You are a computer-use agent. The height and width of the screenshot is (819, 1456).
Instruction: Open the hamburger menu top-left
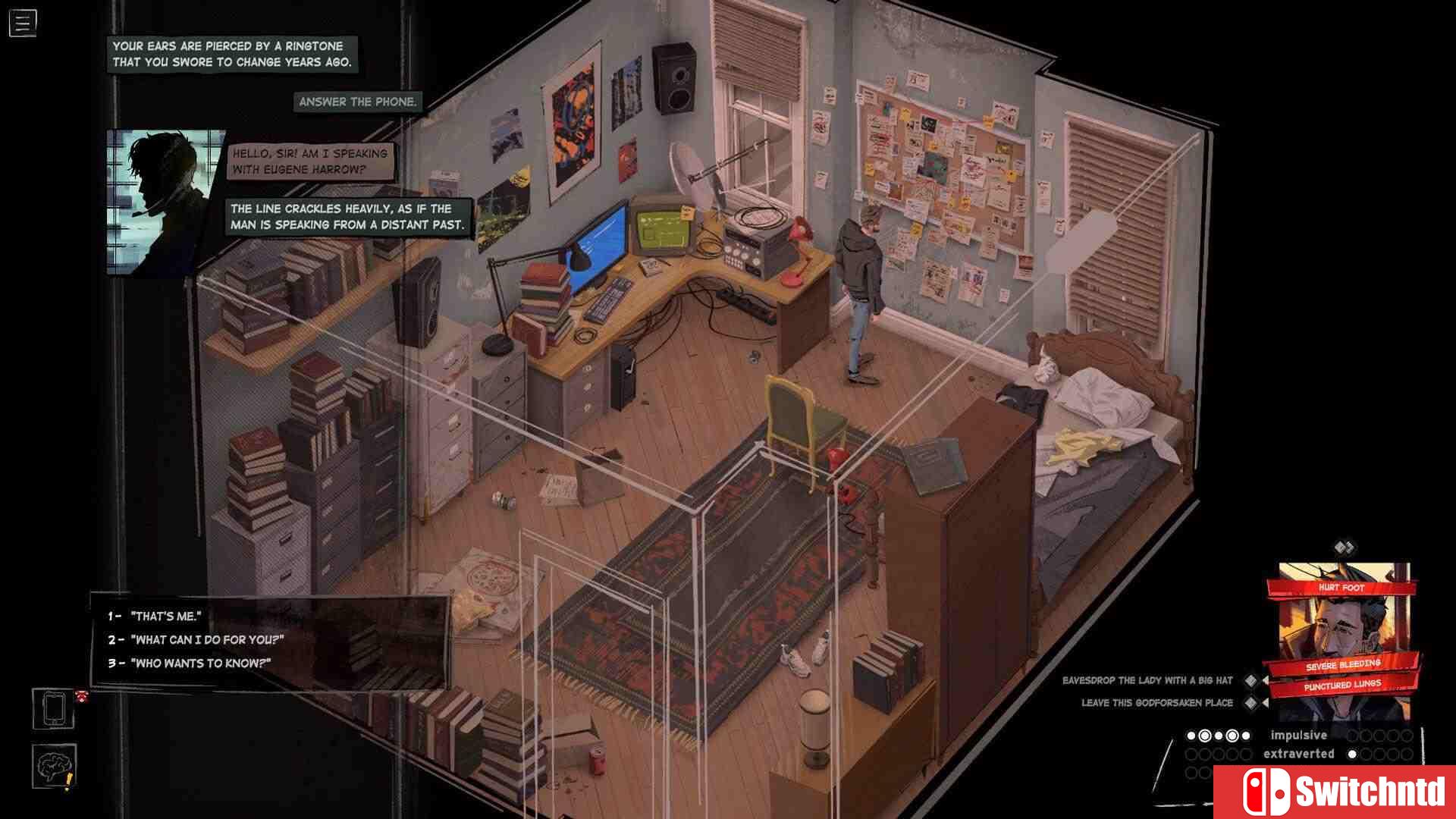coord(23,23)
